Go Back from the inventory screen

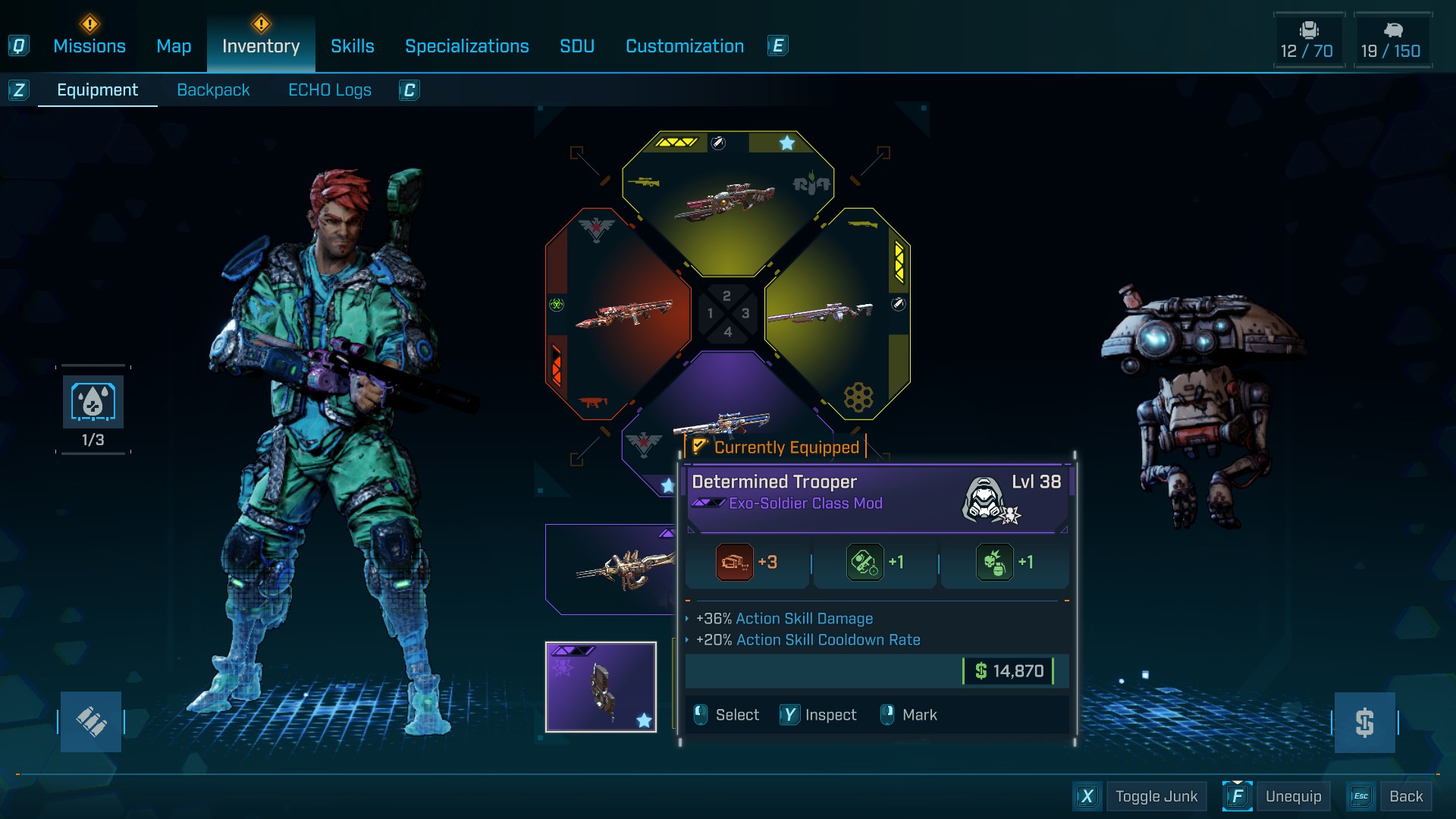[1405, 796]
